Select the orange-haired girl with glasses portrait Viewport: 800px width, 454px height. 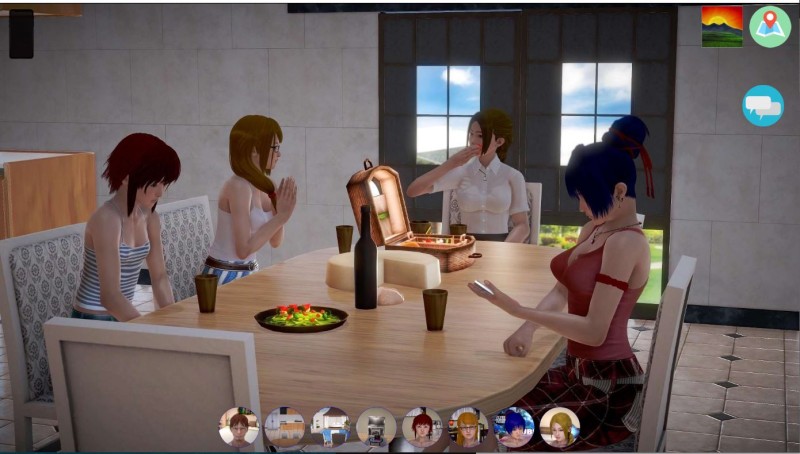coord(468,427)
